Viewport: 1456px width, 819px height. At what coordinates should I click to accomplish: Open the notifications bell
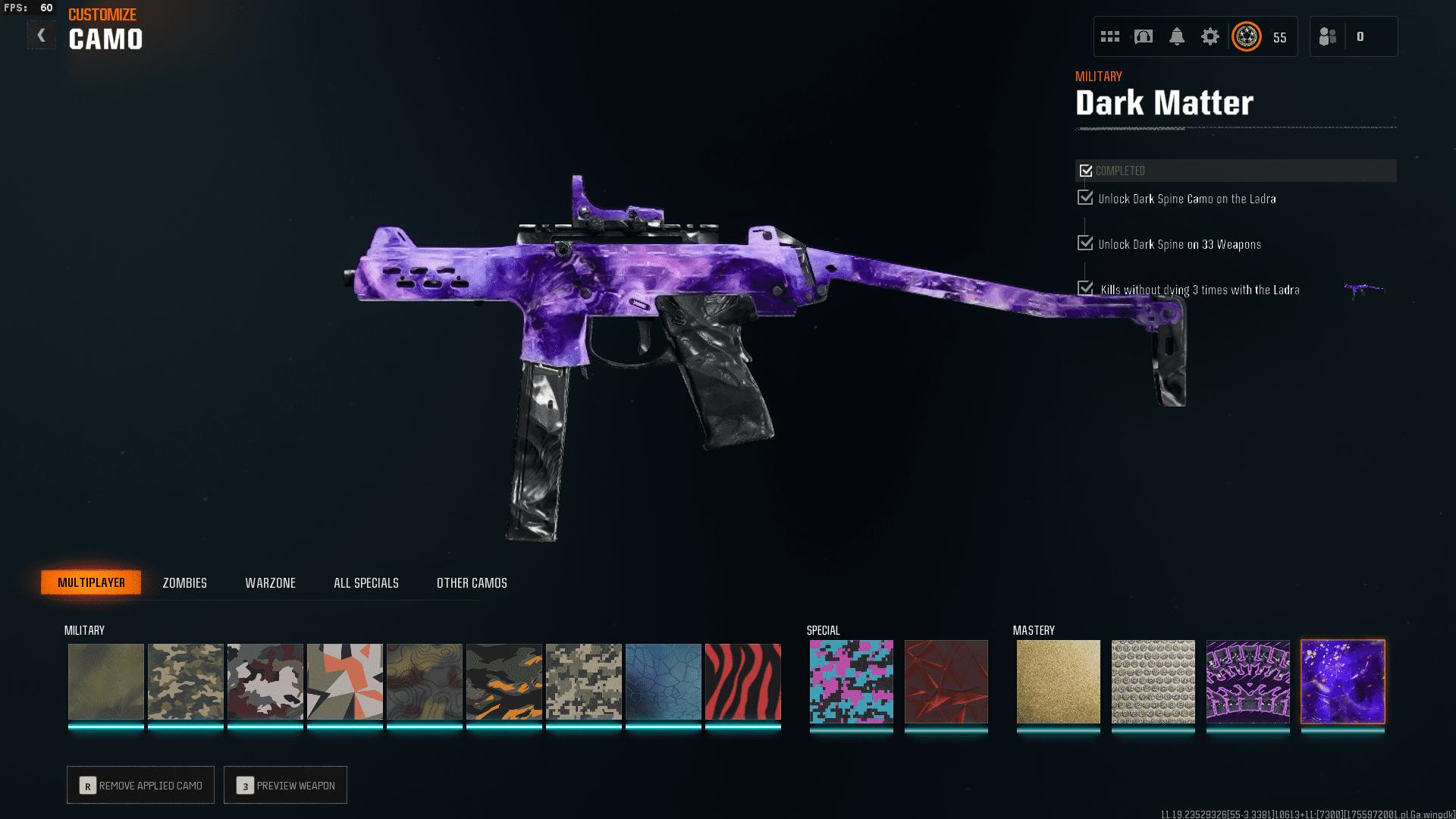pos(1176,36)
